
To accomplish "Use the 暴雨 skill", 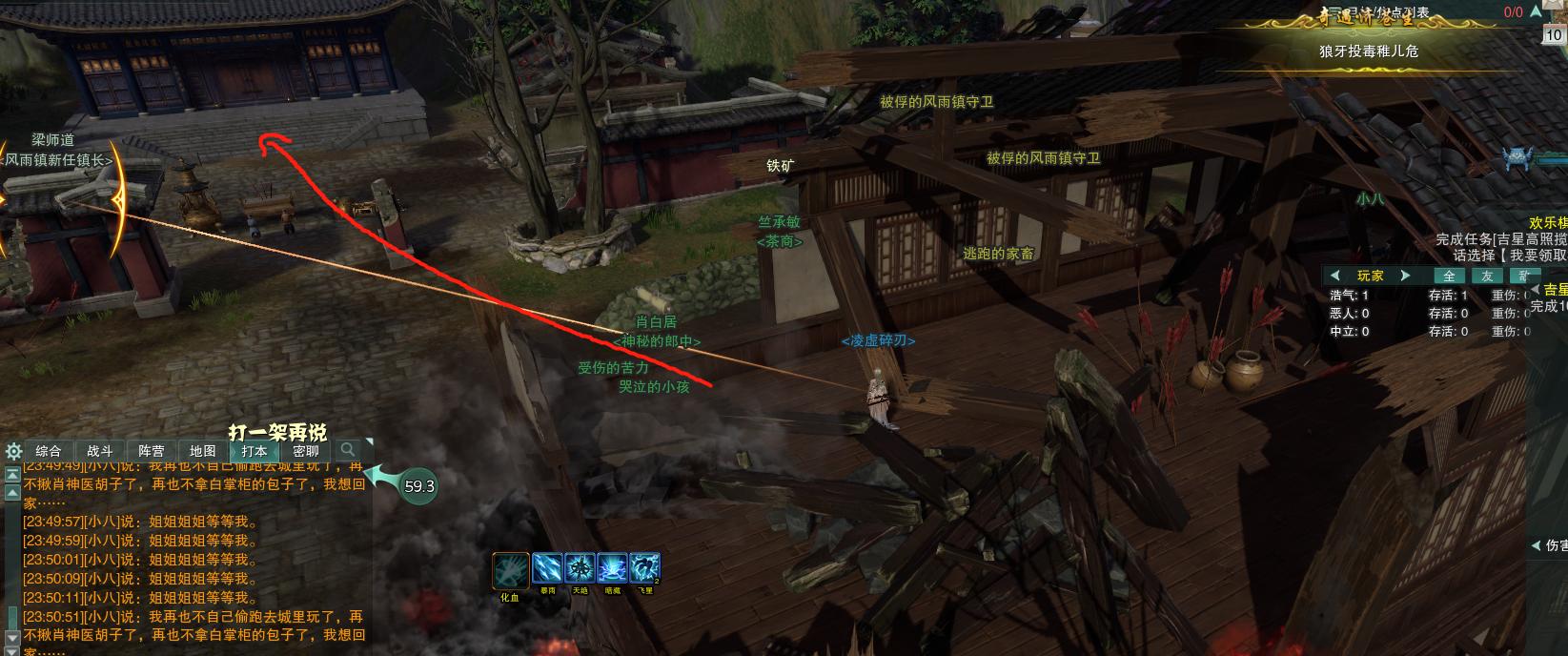I will click(548, 568).
